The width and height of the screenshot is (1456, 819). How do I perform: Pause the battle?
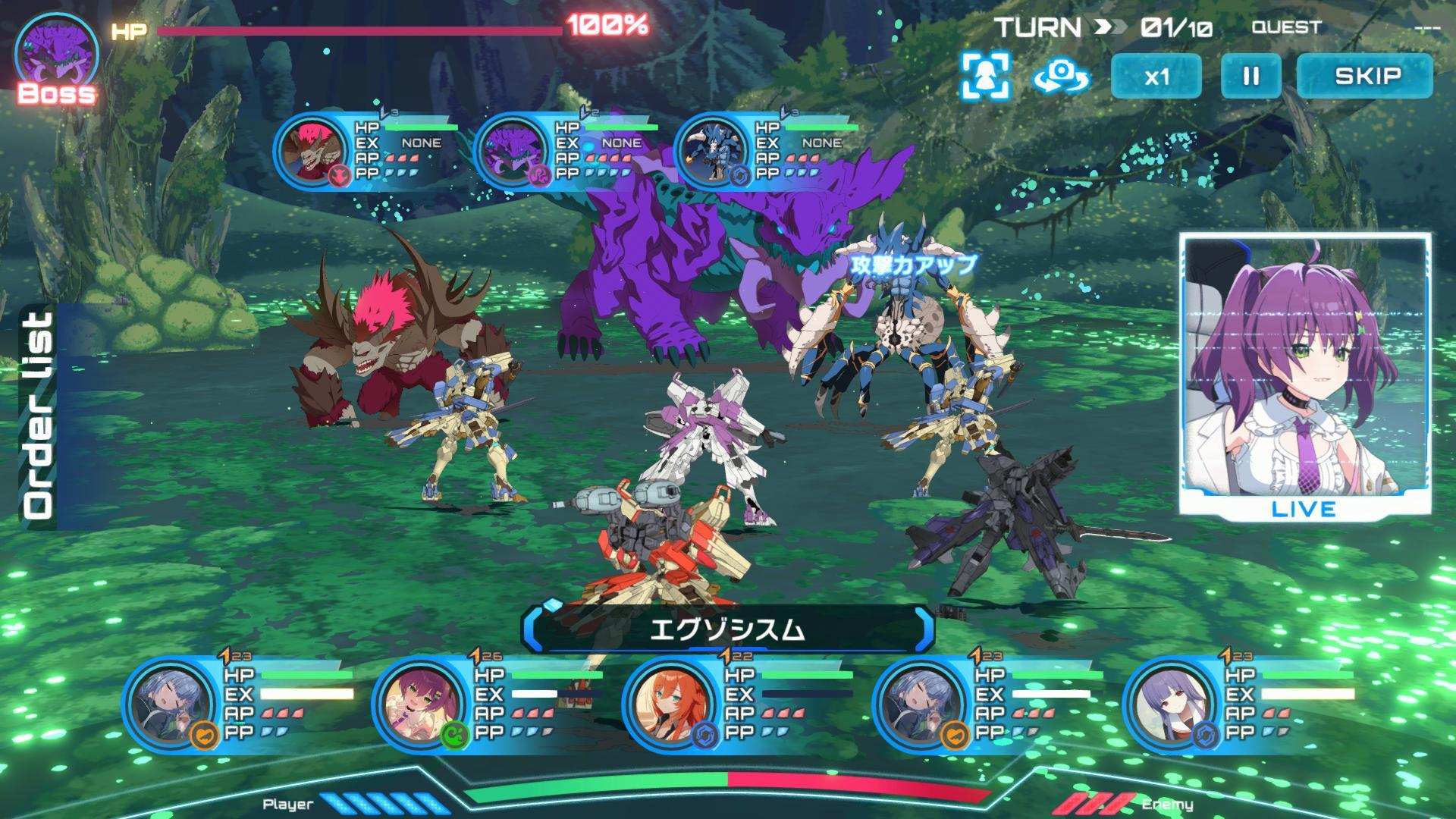tap(1250, 76)
